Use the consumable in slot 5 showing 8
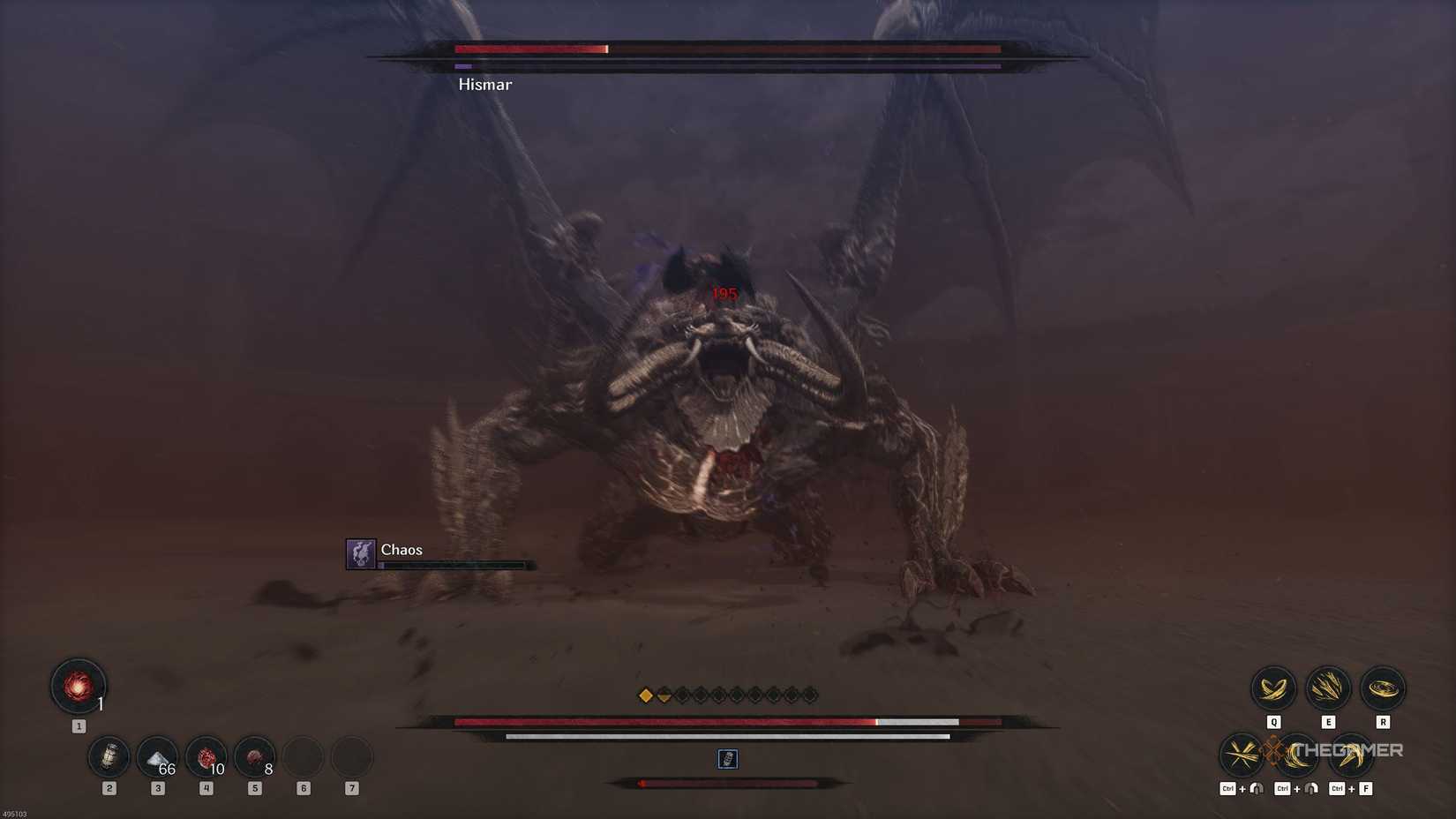 pos(255,757)
